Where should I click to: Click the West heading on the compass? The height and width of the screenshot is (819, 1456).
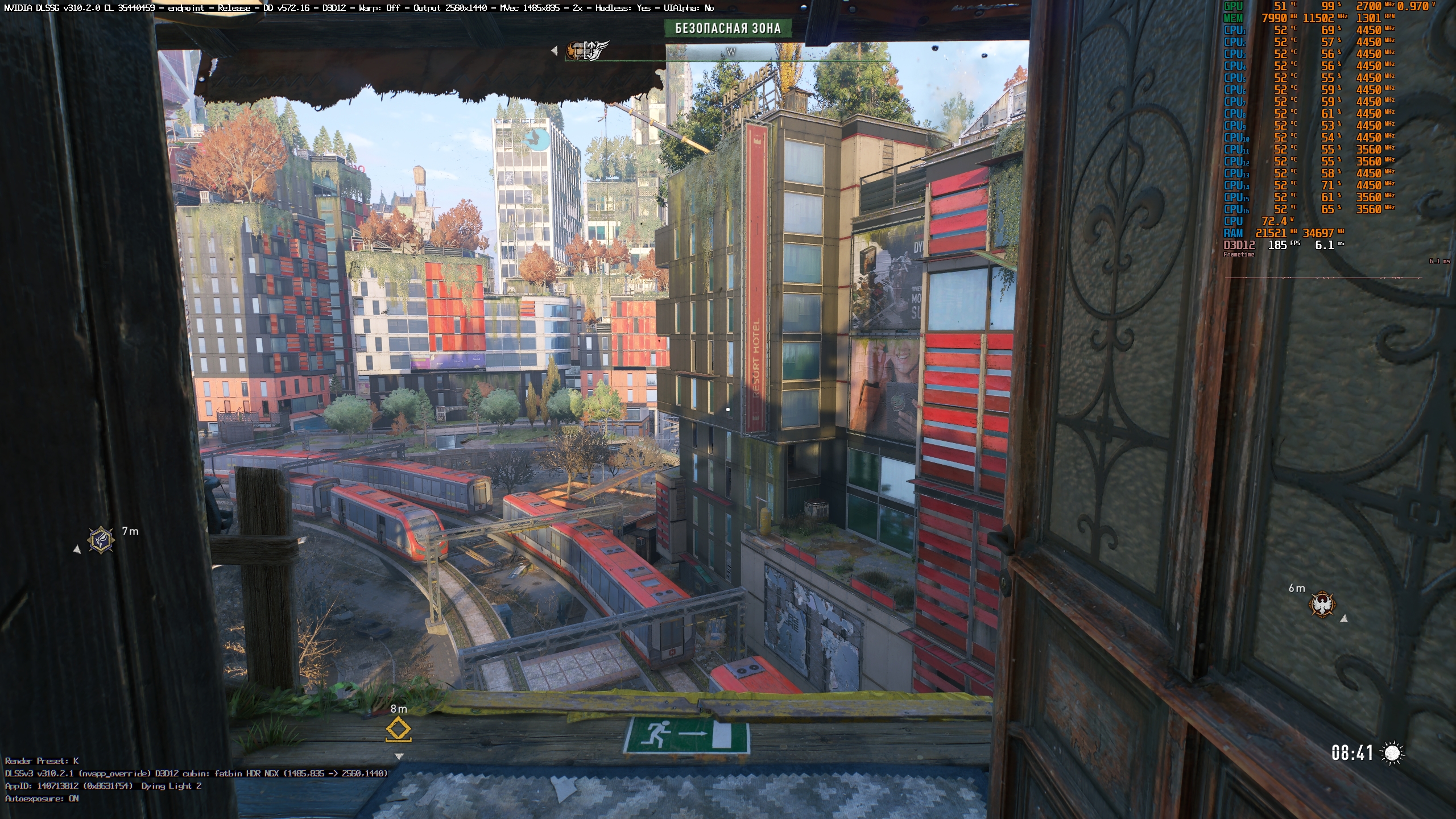coord(731,52)
